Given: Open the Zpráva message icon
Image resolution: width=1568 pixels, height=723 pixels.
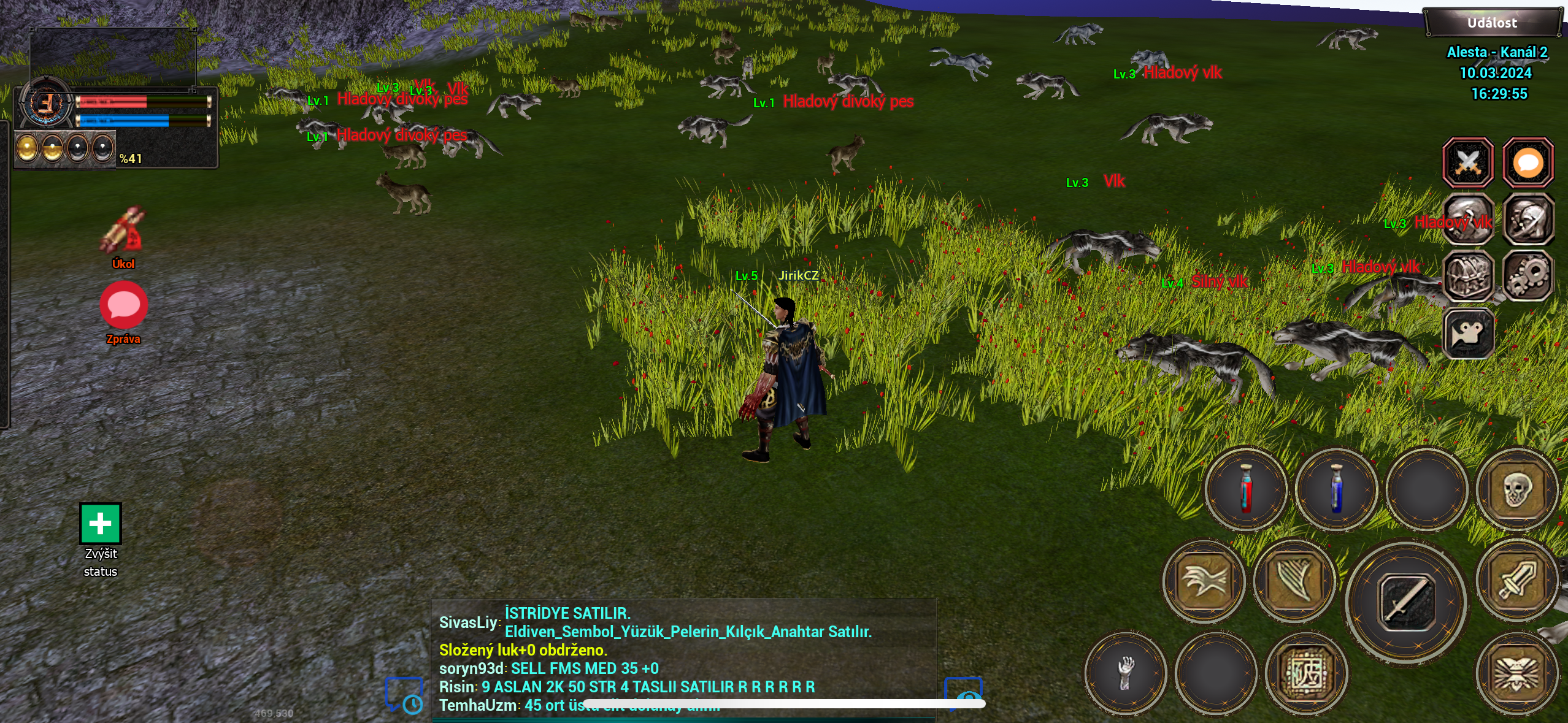Looking at the screenshot, I should (x=124, y=305).
